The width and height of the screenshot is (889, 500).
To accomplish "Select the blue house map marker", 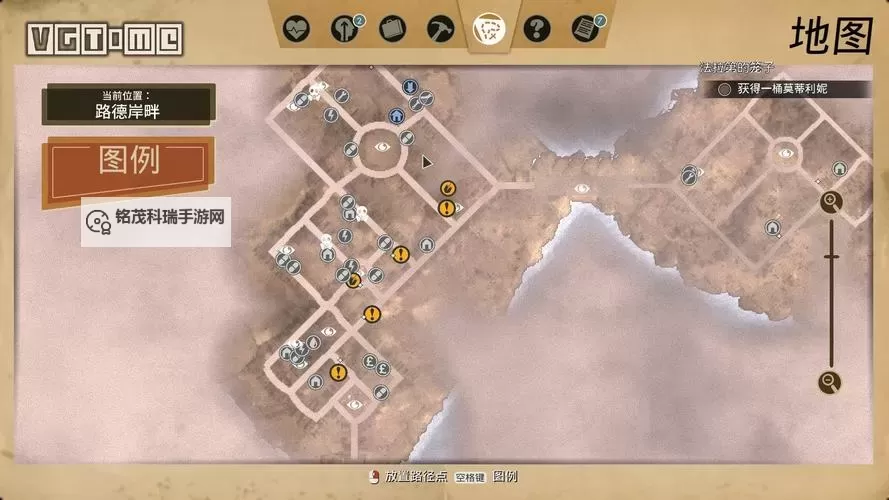I will (x=396, y=115).
